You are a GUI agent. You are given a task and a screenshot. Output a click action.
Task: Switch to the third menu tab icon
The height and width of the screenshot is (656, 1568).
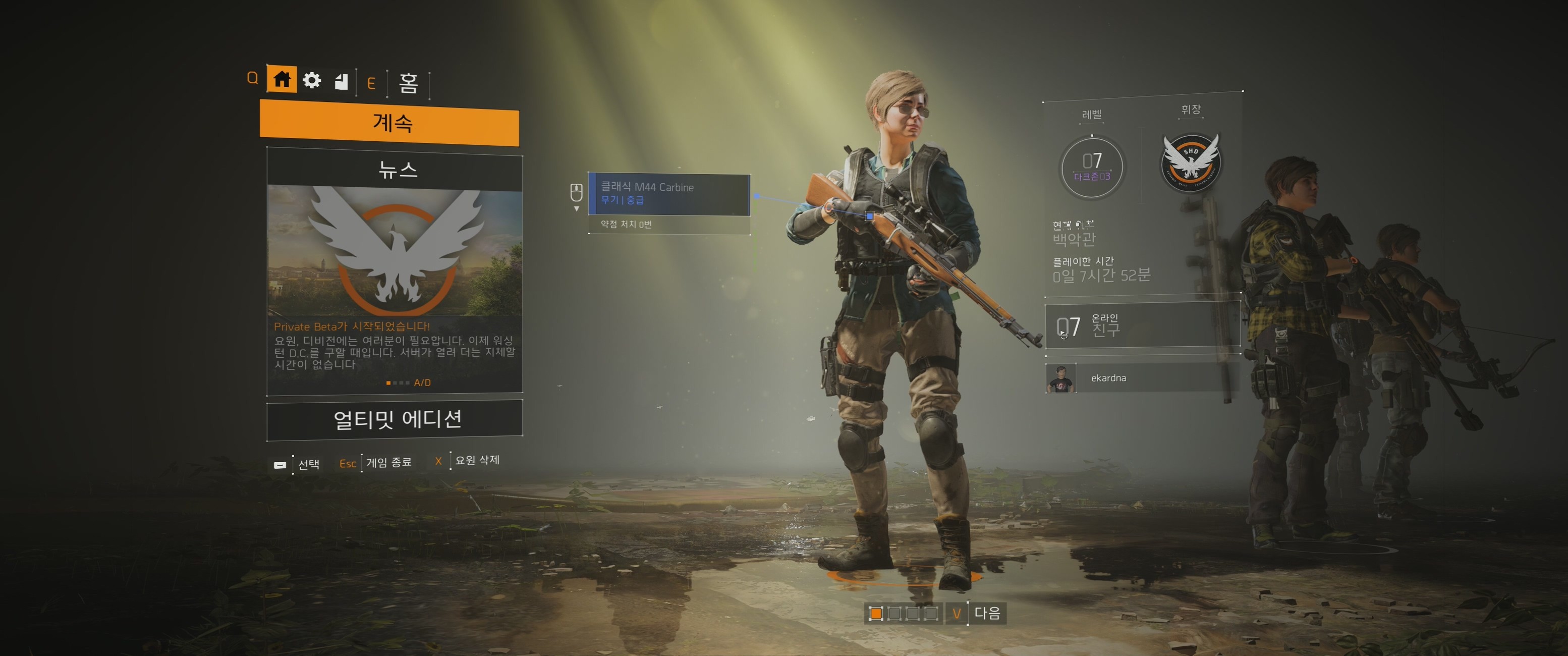(342, 81)
